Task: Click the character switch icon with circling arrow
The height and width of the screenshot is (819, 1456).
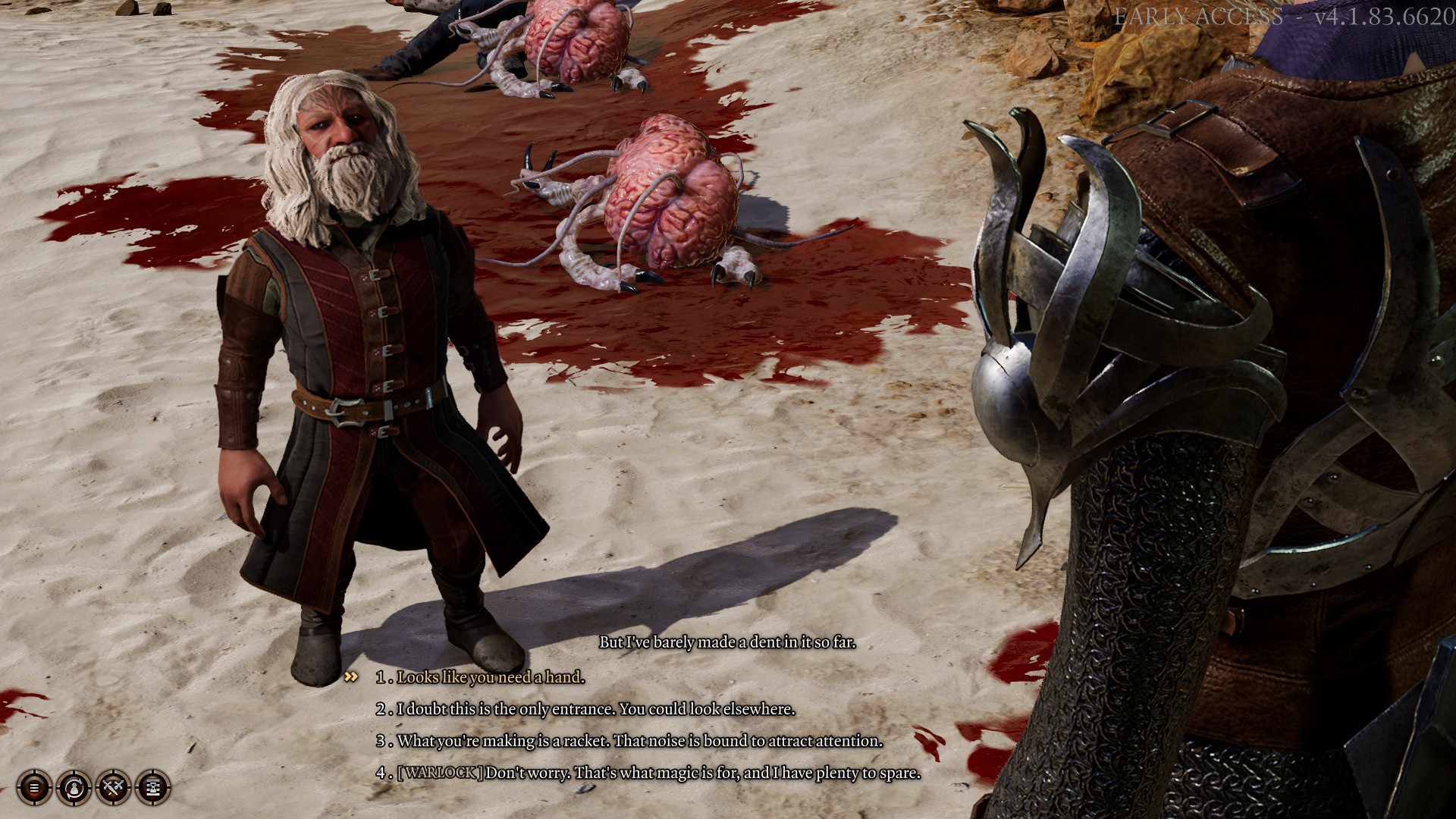Action: click(x=75, y=788)
